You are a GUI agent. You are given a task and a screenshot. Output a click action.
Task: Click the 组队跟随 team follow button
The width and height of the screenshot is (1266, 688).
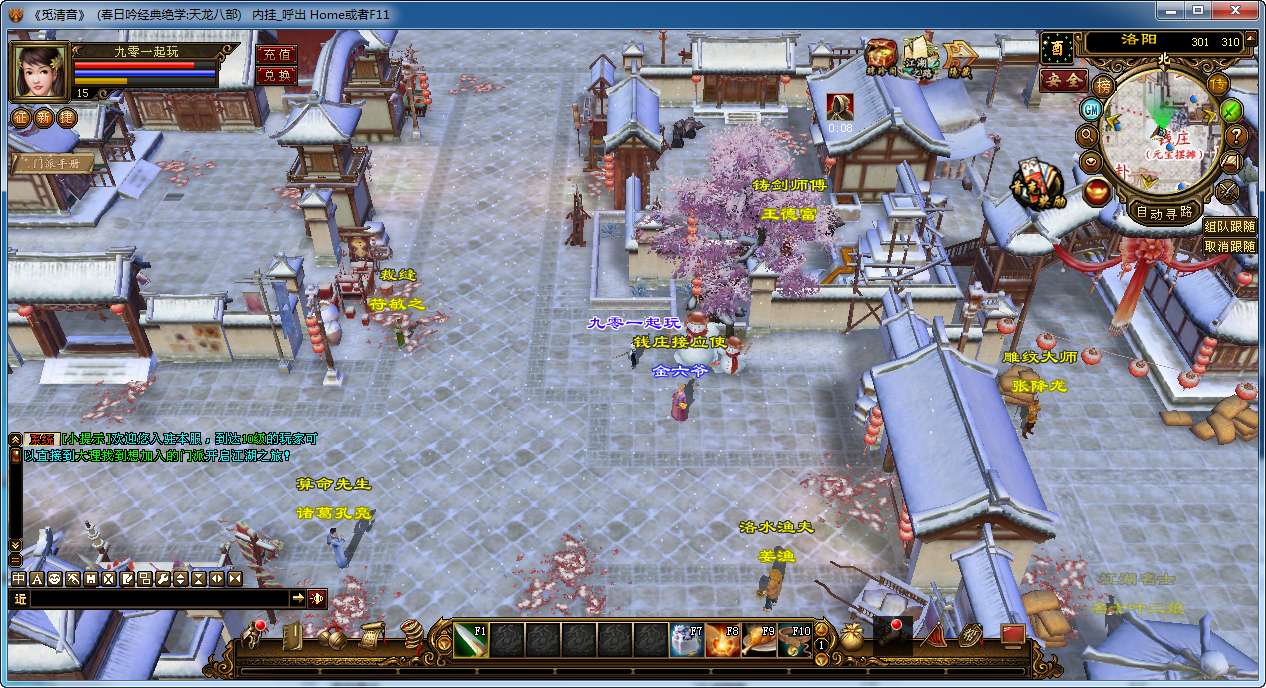click(1229, 227)
